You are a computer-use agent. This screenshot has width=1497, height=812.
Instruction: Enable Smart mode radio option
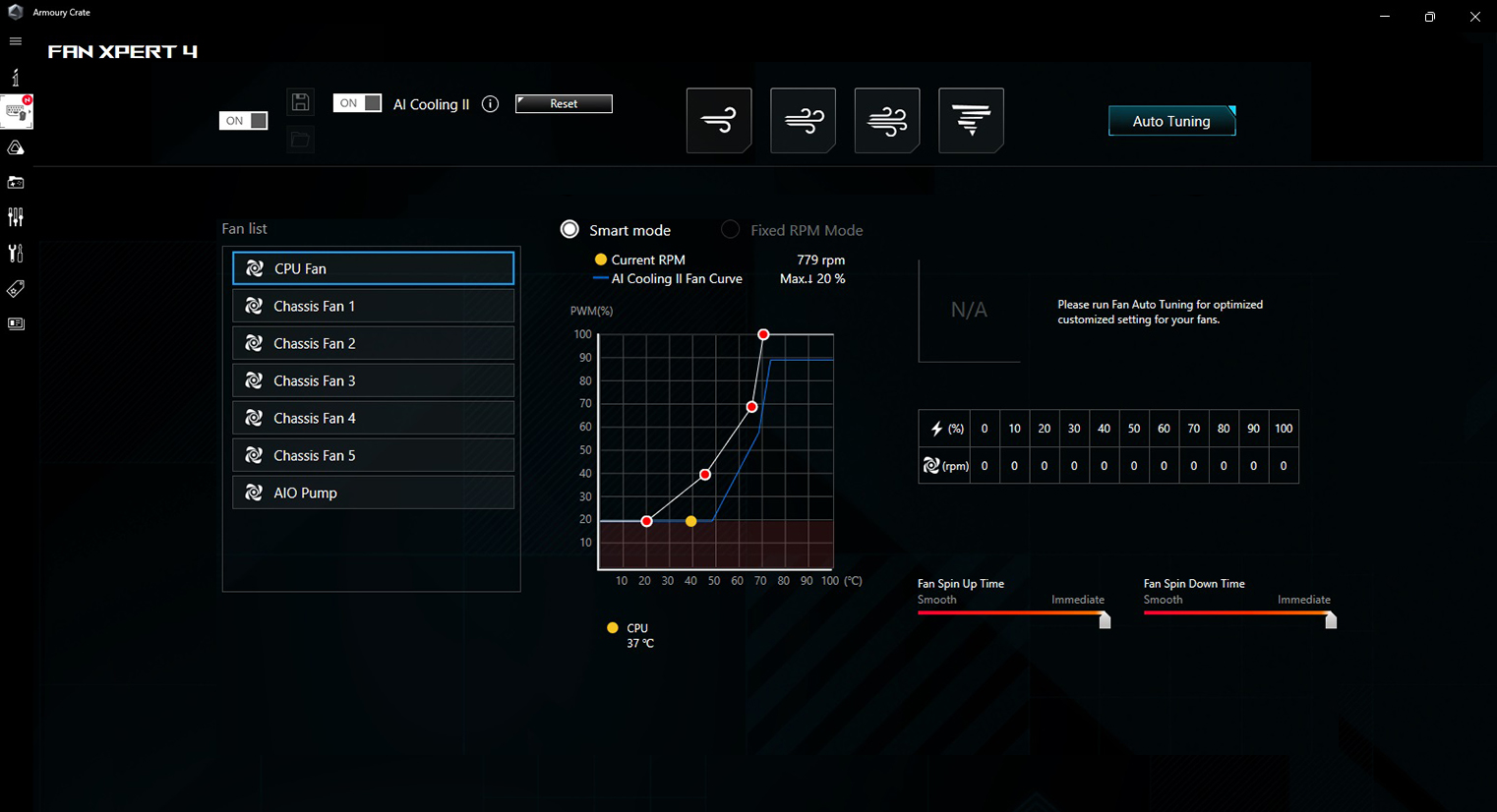569,230
